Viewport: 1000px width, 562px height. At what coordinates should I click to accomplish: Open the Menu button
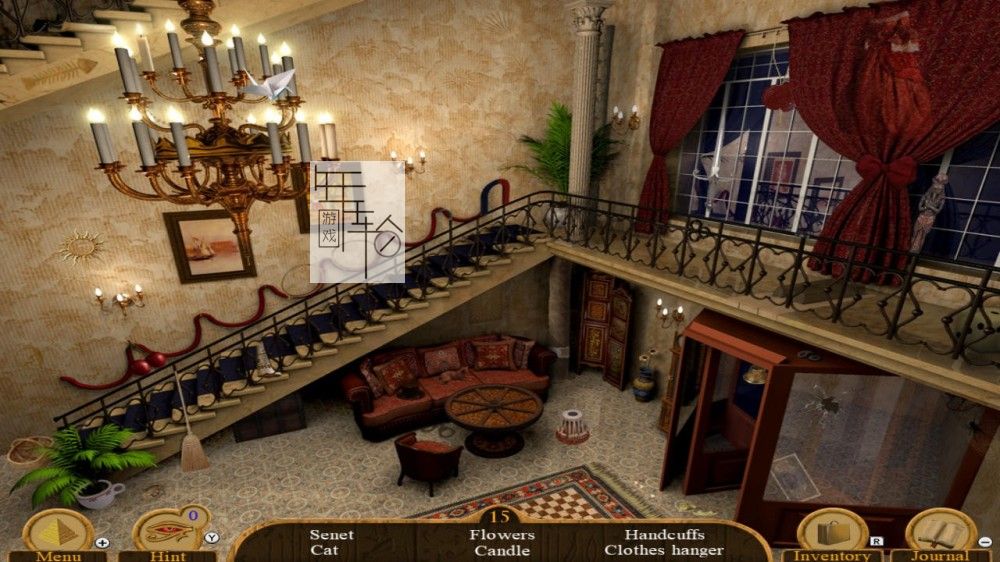58,533
